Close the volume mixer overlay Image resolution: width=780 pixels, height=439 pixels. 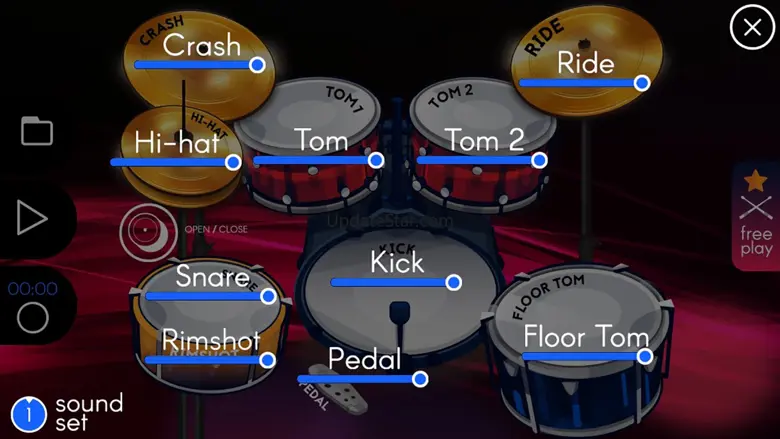pyautogui.click(x=752, y=27)
